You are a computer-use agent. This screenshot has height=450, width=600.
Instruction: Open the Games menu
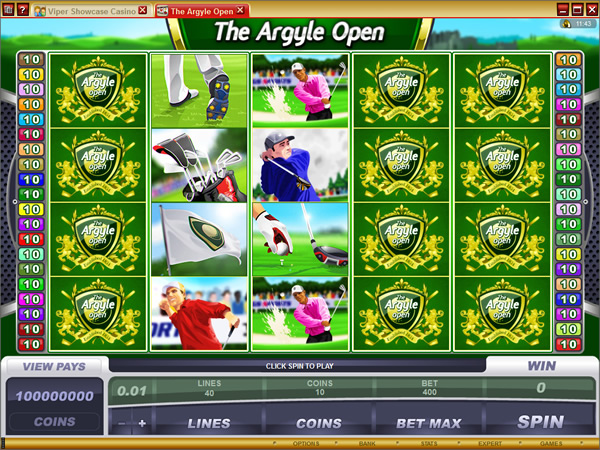551,443
